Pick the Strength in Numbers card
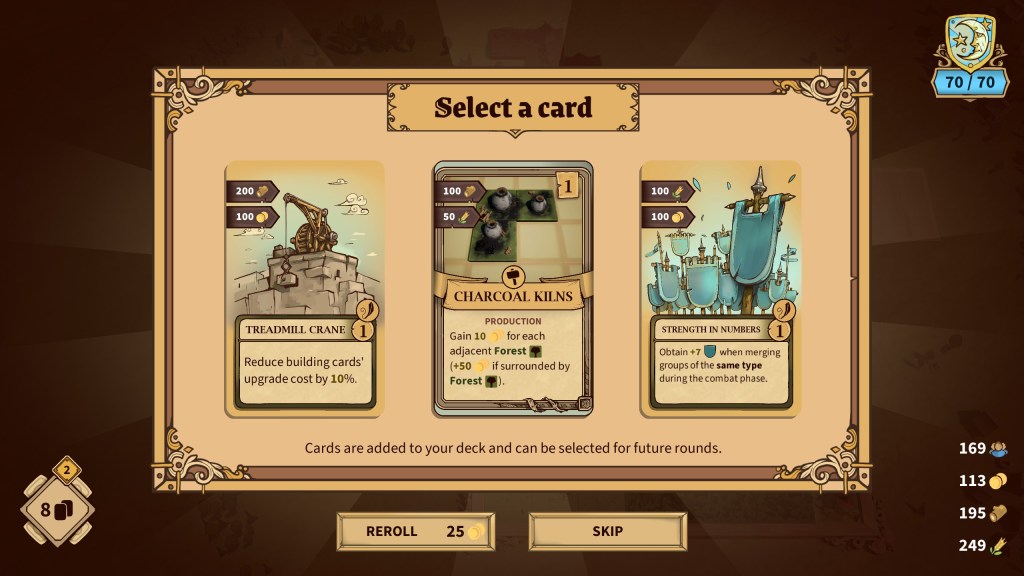The image size is (1024, 576). pyautogui.click(x=720, y=287)
